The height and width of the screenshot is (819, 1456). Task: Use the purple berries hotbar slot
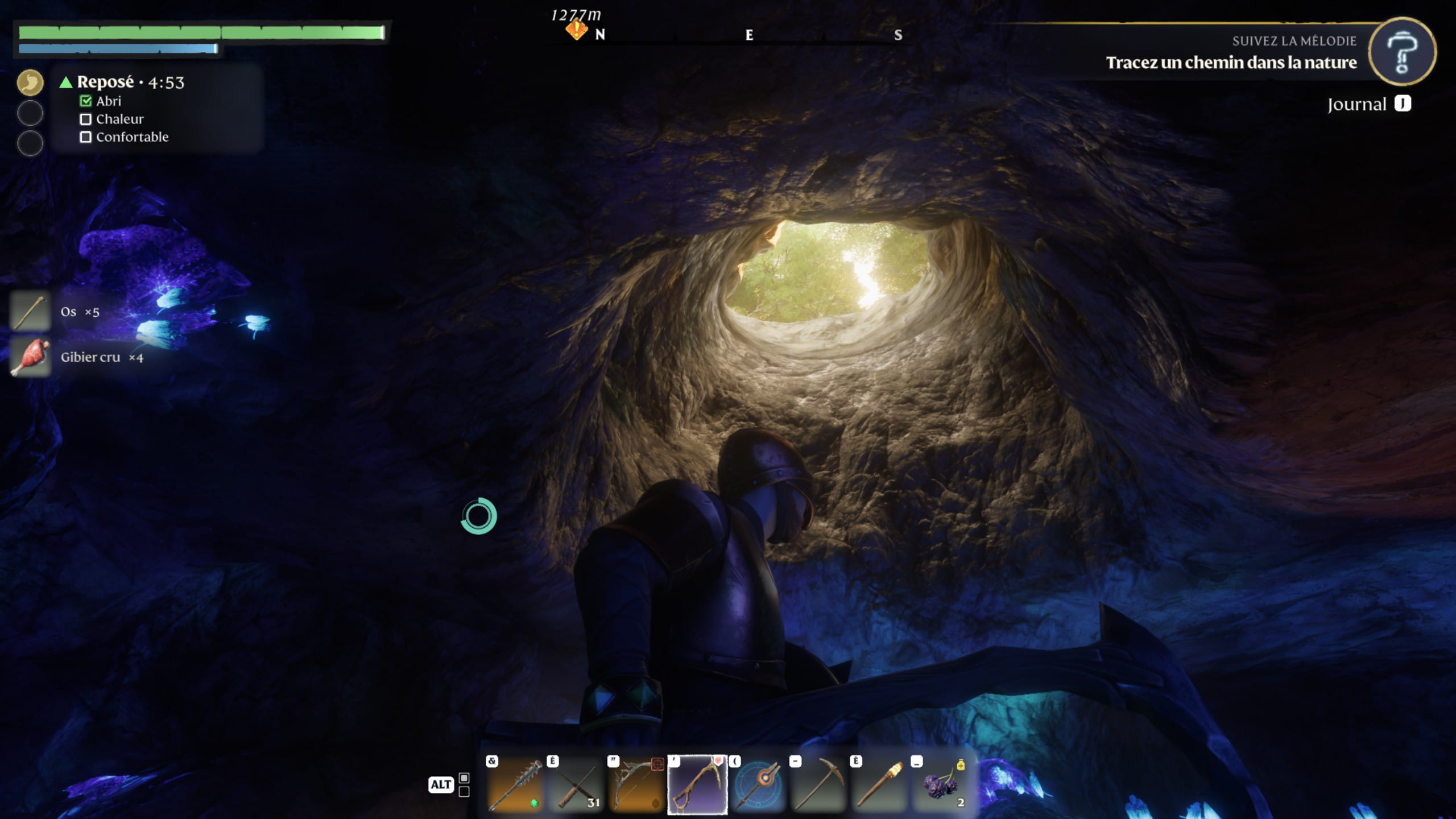tap(941, 785)
